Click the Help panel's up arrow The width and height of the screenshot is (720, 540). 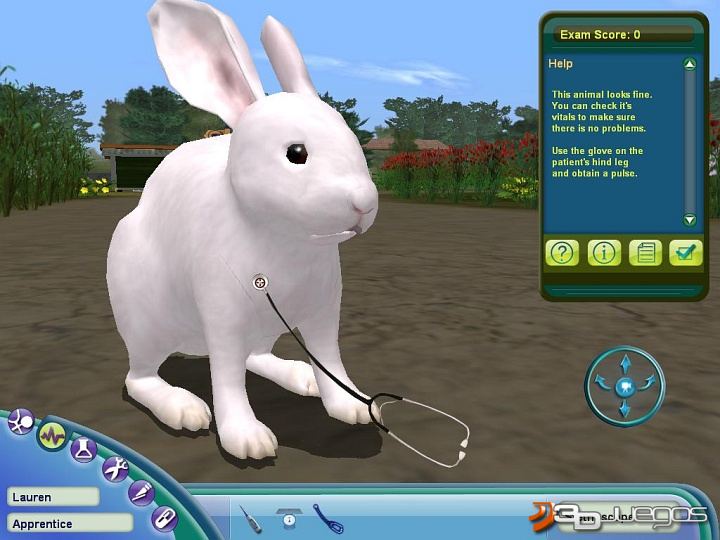pos(689,65)
